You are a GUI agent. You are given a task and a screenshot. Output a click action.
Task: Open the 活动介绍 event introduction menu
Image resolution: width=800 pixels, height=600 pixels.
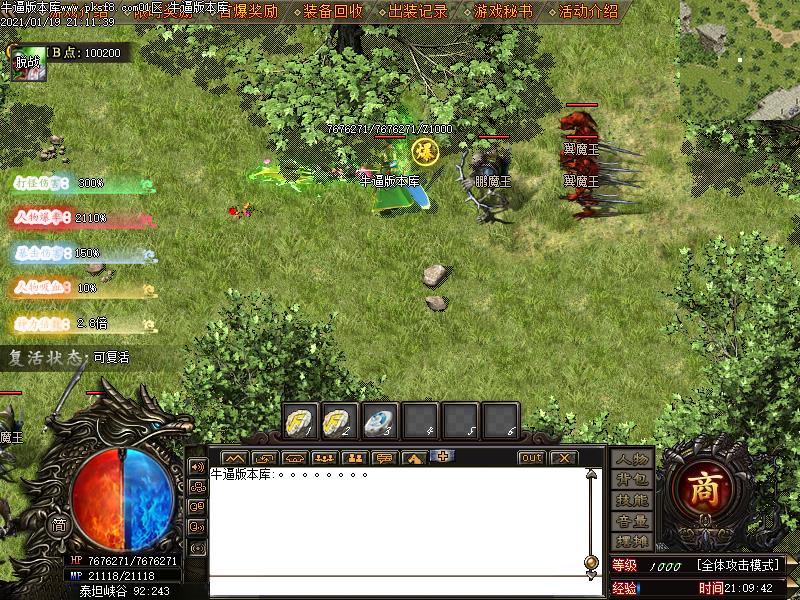pos(588,12)
